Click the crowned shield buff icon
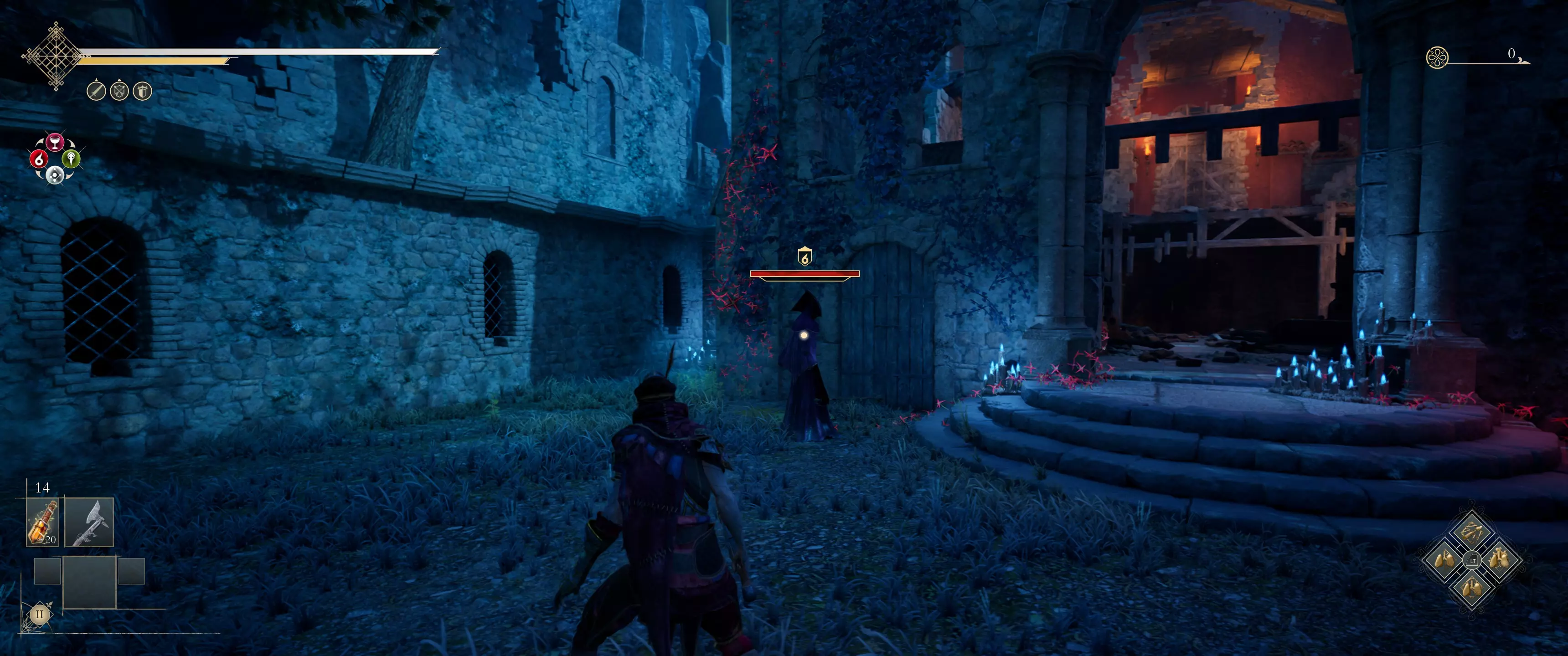The height and width of the screenshot is (656, 1568). coord(142,91)
